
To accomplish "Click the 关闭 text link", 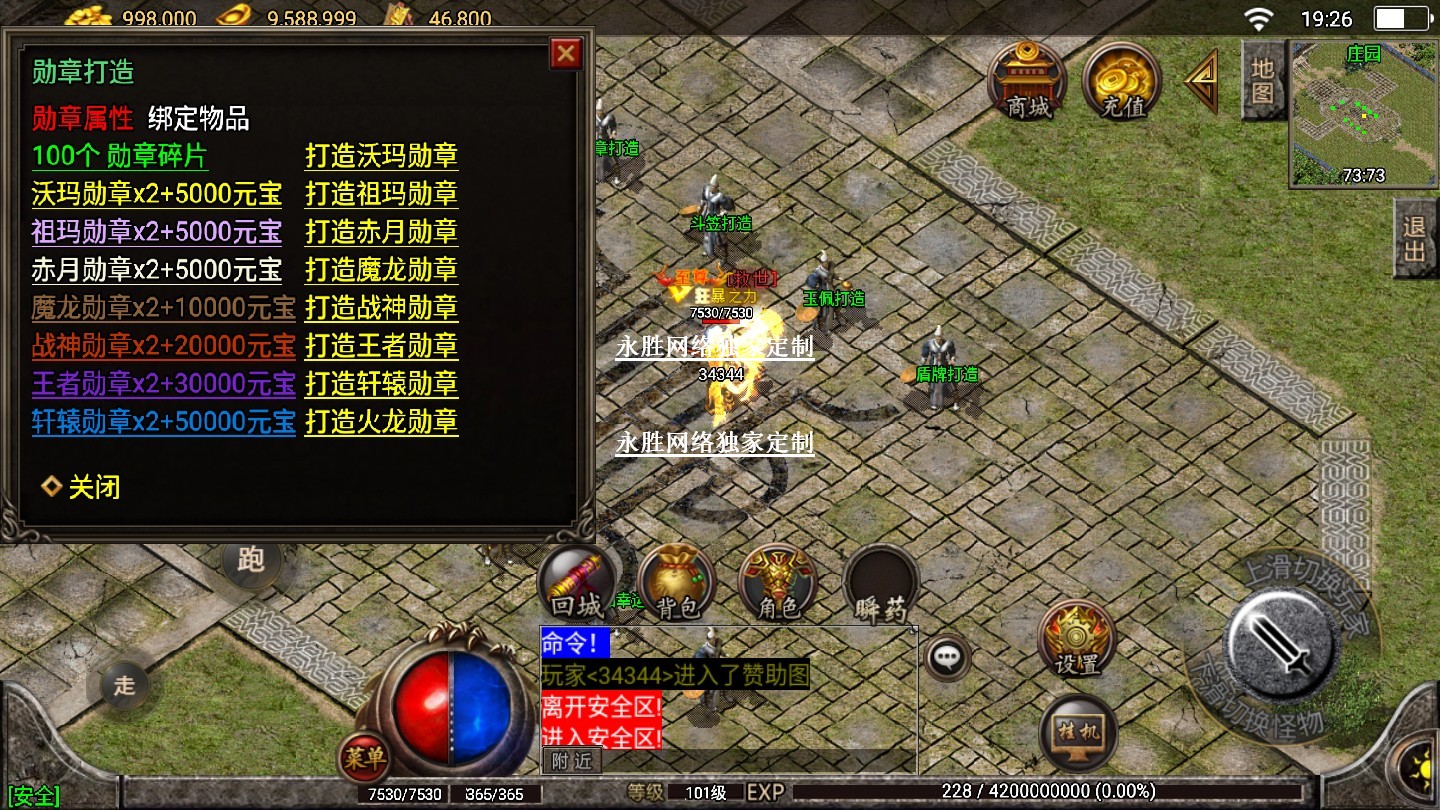I will coord(93,488).
